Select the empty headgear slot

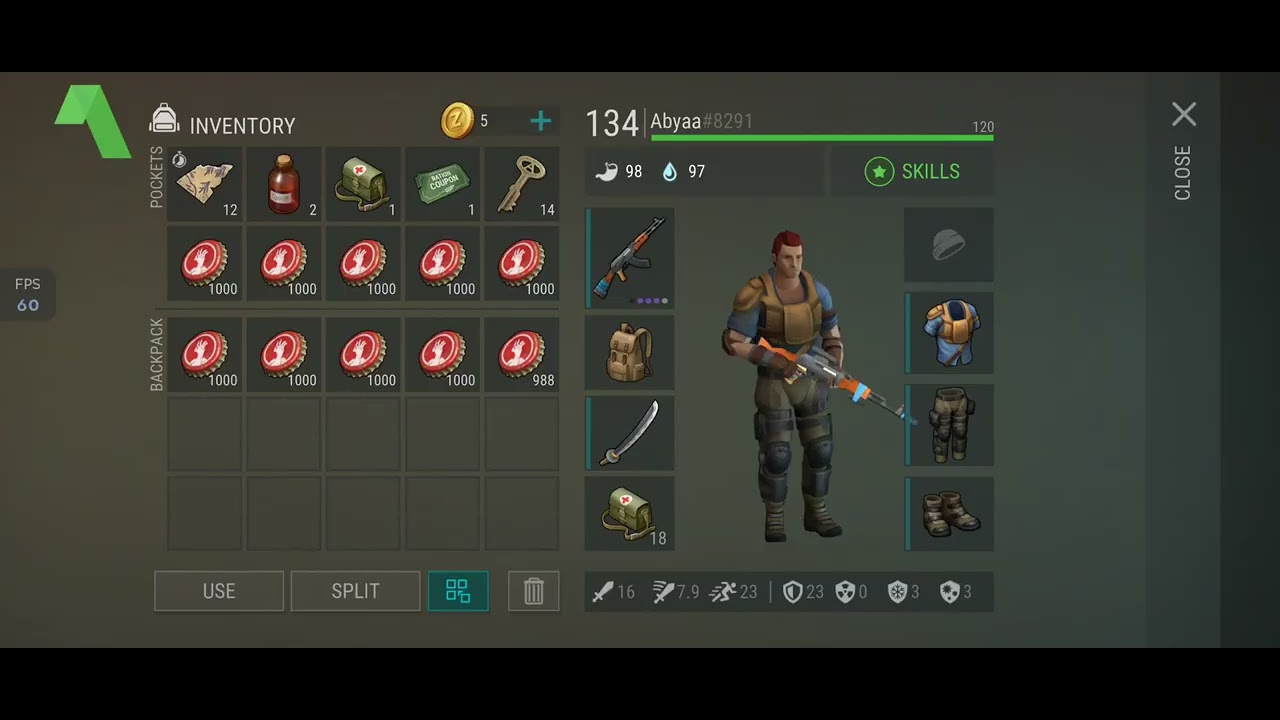tap(949, 245)
